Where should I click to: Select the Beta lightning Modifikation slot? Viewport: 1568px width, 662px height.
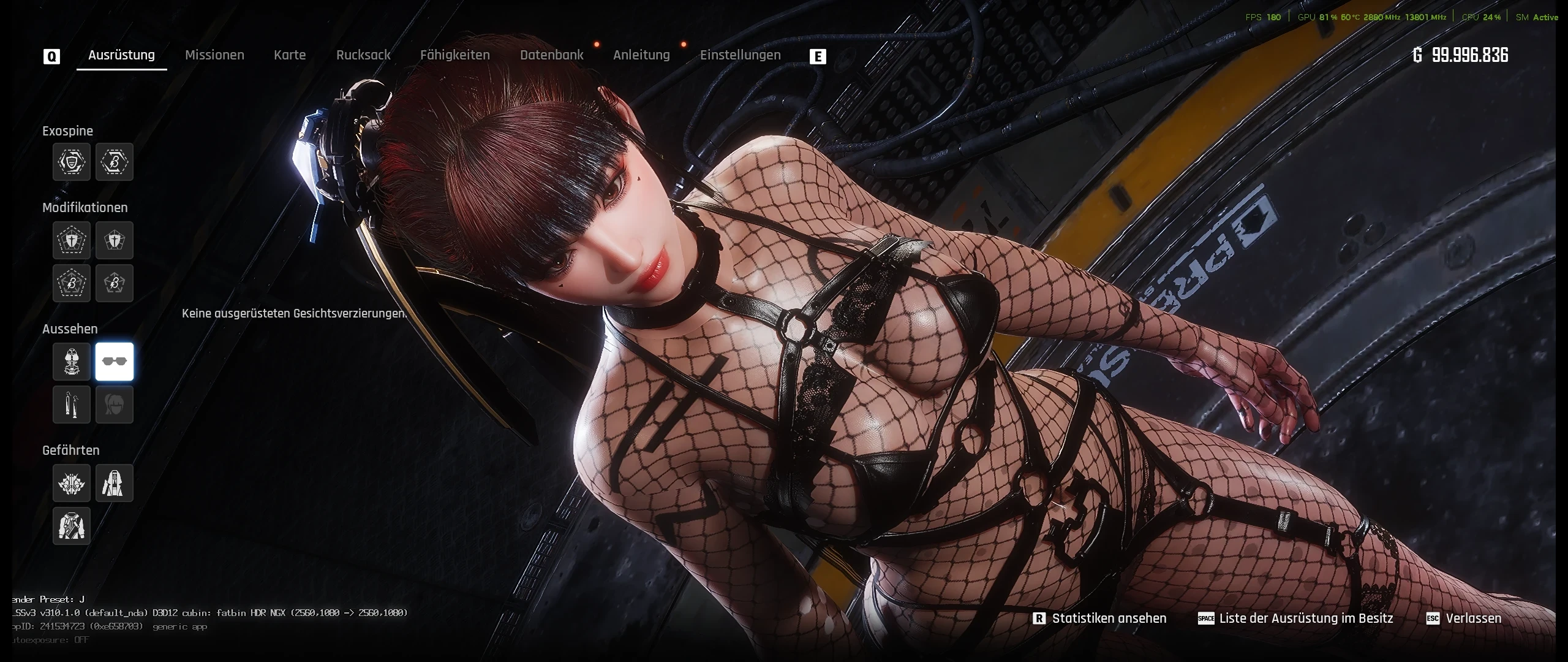point(71,283)
